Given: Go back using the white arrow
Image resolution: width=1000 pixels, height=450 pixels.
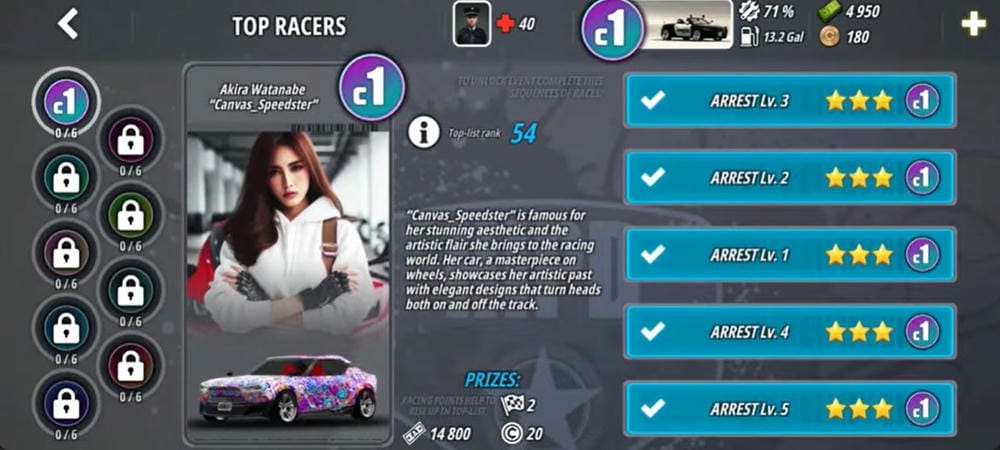Looking at the screenshot, I should (68, 24).
